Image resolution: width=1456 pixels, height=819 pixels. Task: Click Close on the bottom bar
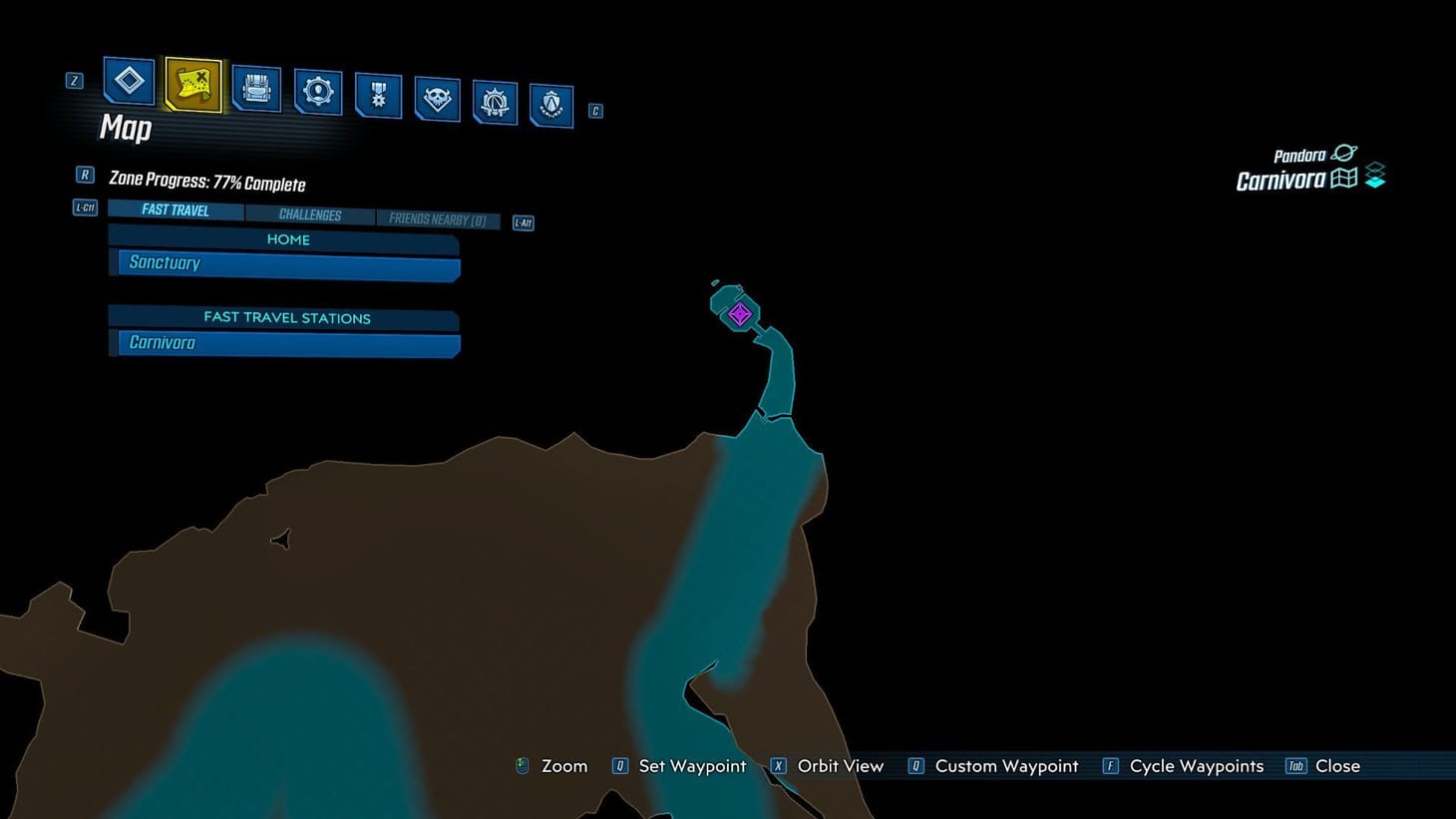pos(1337,766)
